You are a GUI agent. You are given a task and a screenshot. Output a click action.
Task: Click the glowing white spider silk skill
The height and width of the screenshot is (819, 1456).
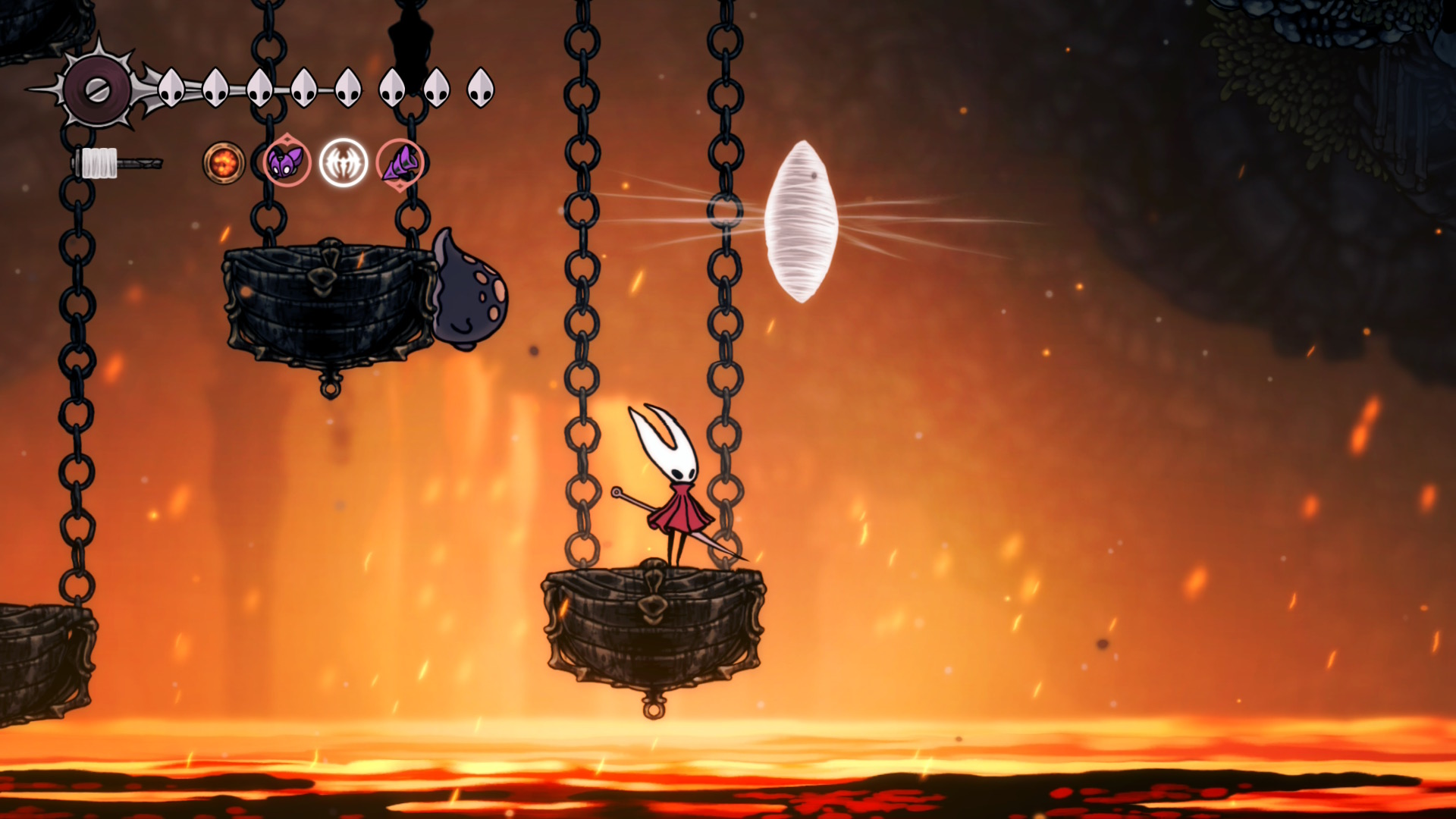(344, 162)
